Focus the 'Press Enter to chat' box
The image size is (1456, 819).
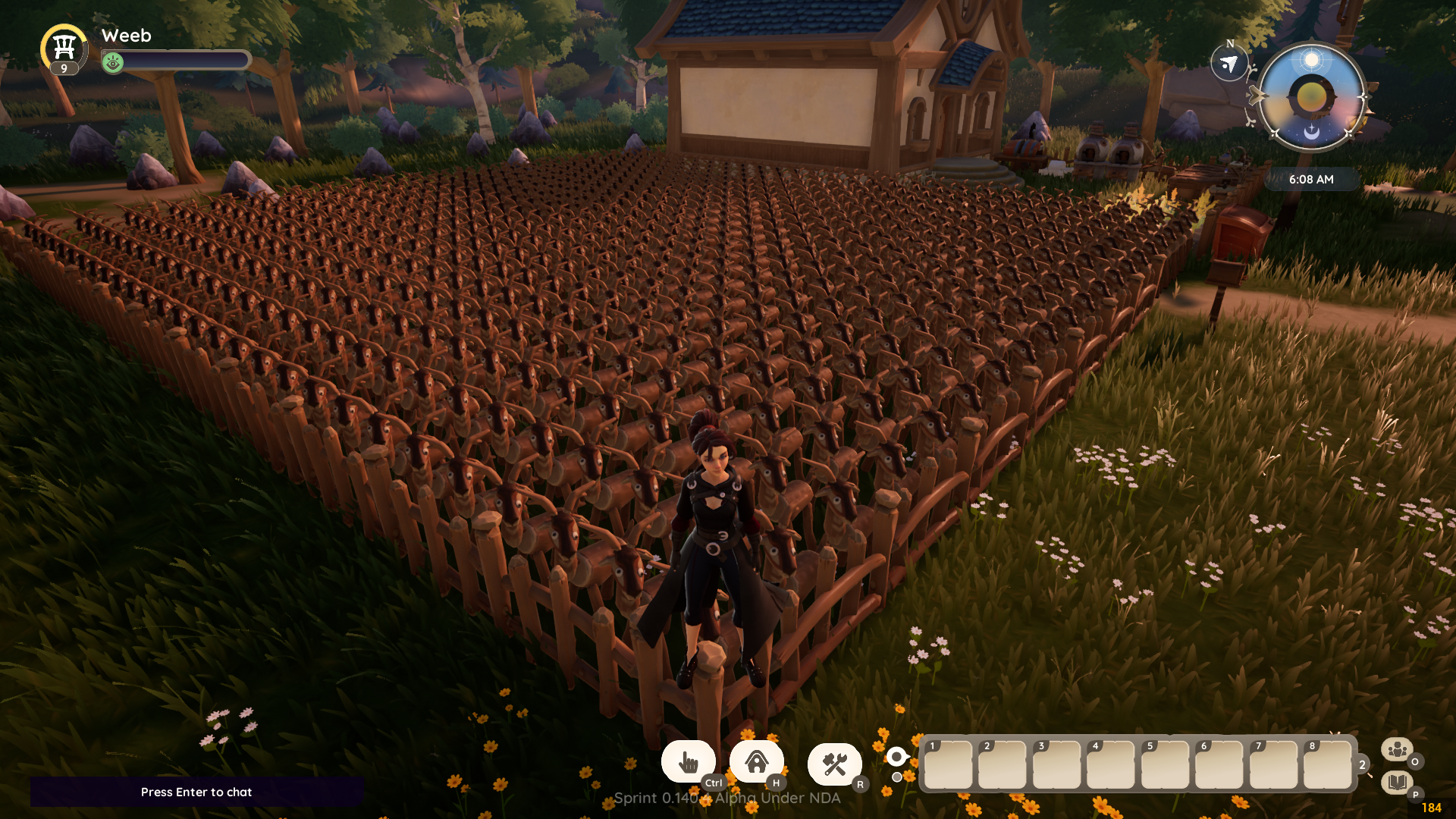coord(196,792)
